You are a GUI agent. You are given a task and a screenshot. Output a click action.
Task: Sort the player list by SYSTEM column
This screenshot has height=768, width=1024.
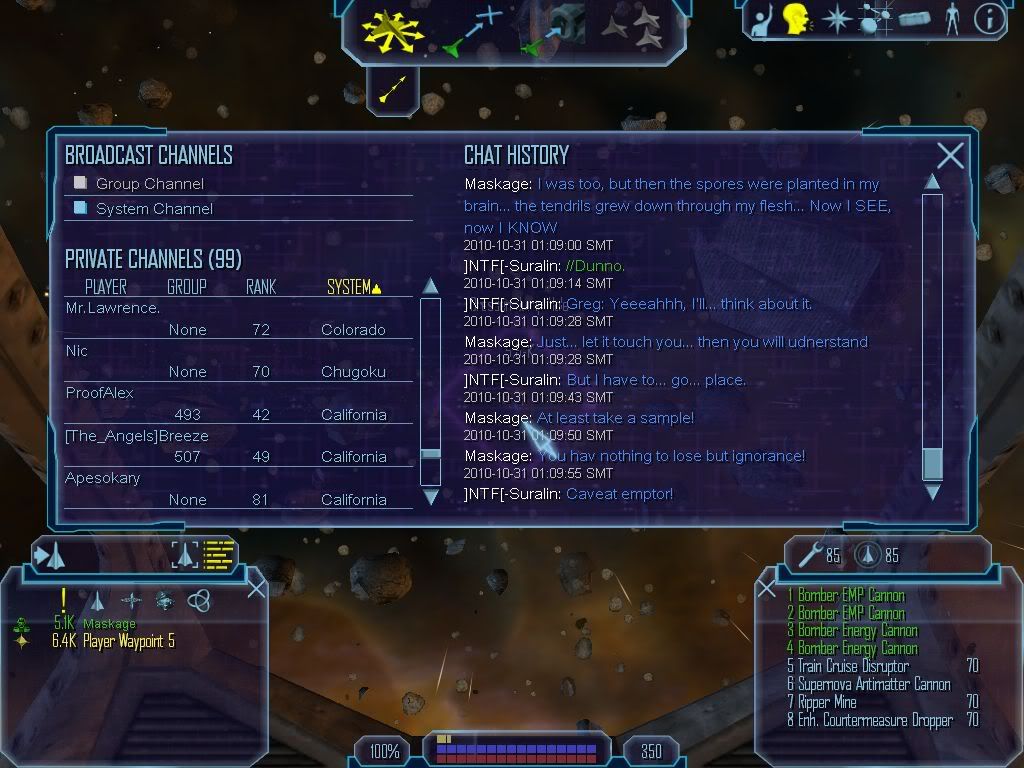[353, 288]
